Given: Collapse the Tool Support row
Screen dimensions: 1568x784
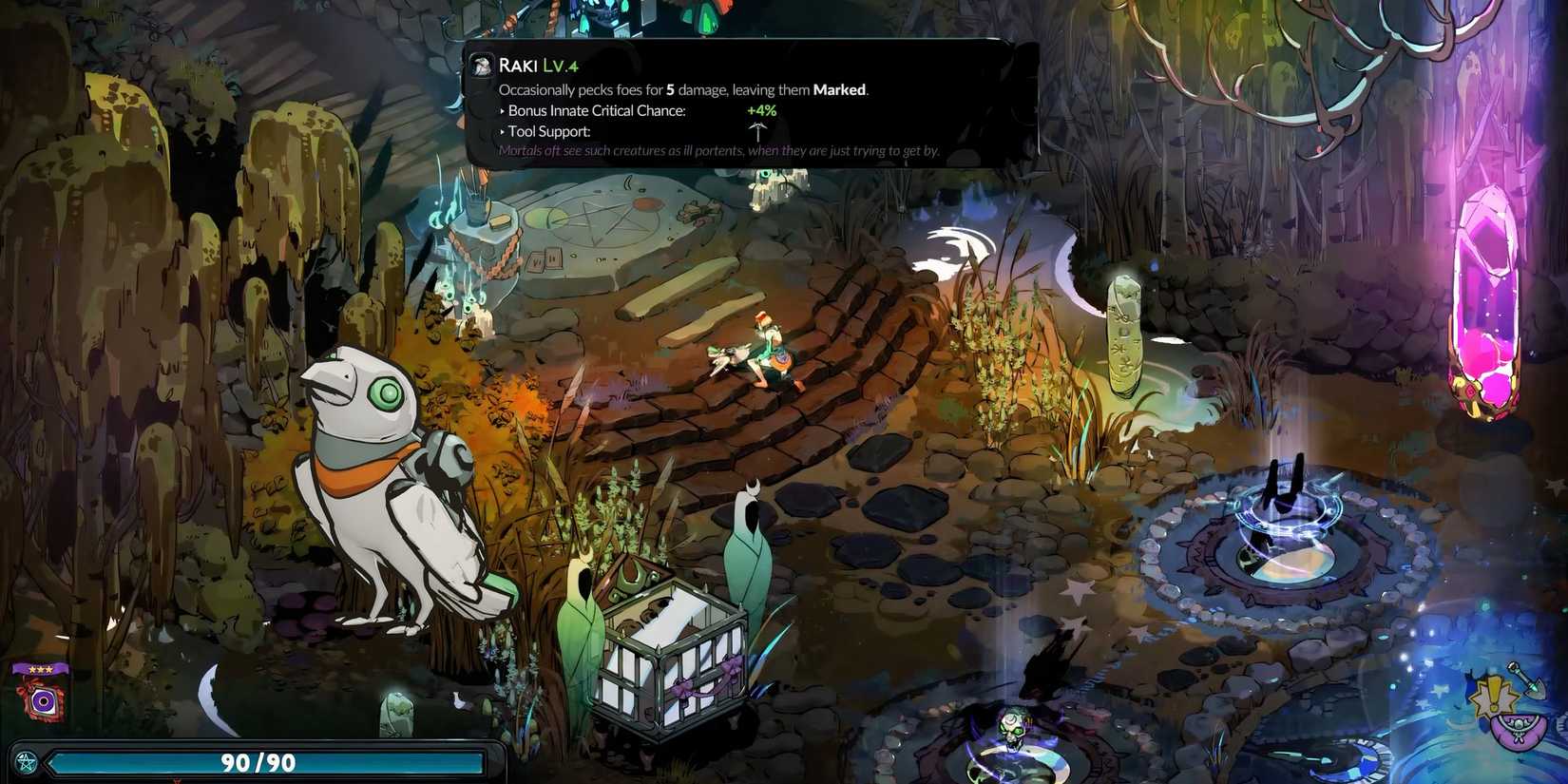Looking at the screenshot, I should coord(549,131).
